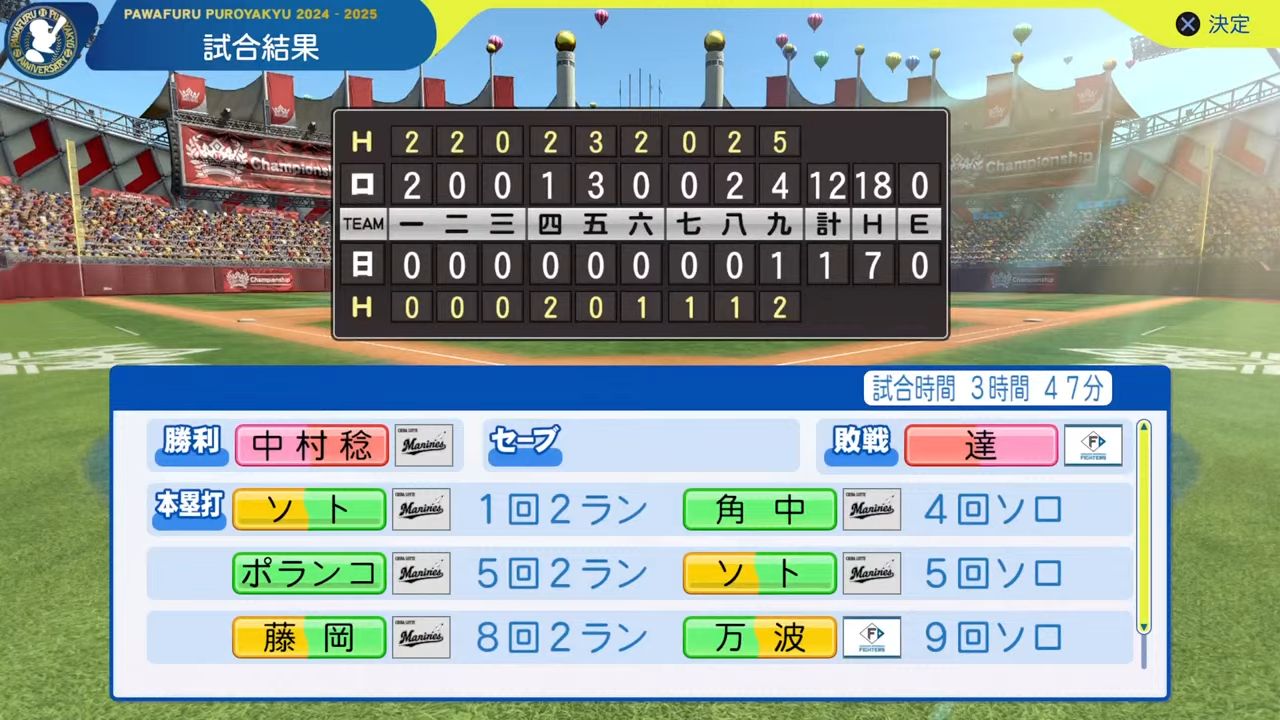Click the Fighters logo next to 万波
1280x720 pixels.
click(x=871, y=637)
